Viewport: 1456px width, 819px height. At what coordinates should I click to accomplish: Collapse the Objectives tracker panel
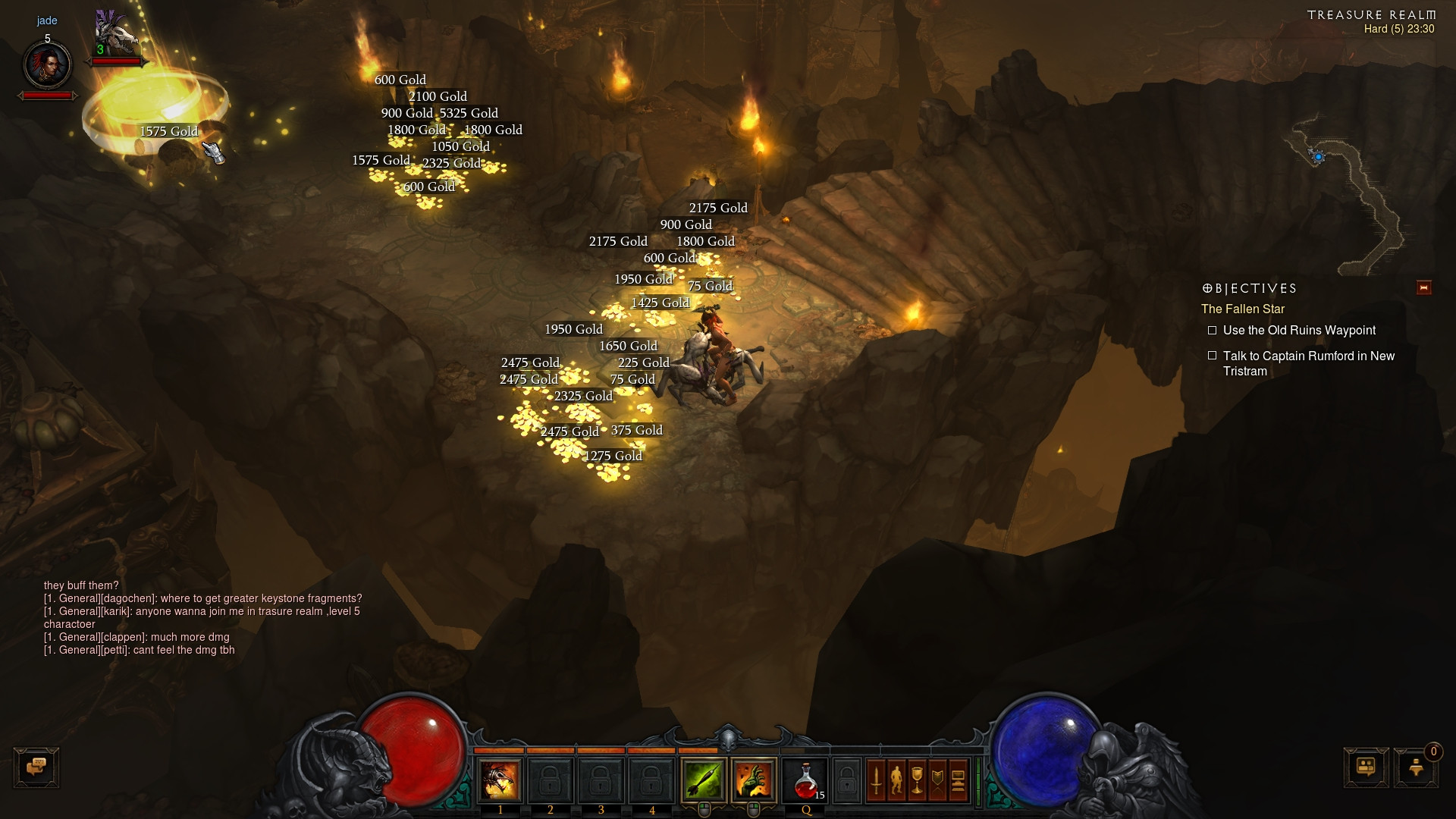1423,287
